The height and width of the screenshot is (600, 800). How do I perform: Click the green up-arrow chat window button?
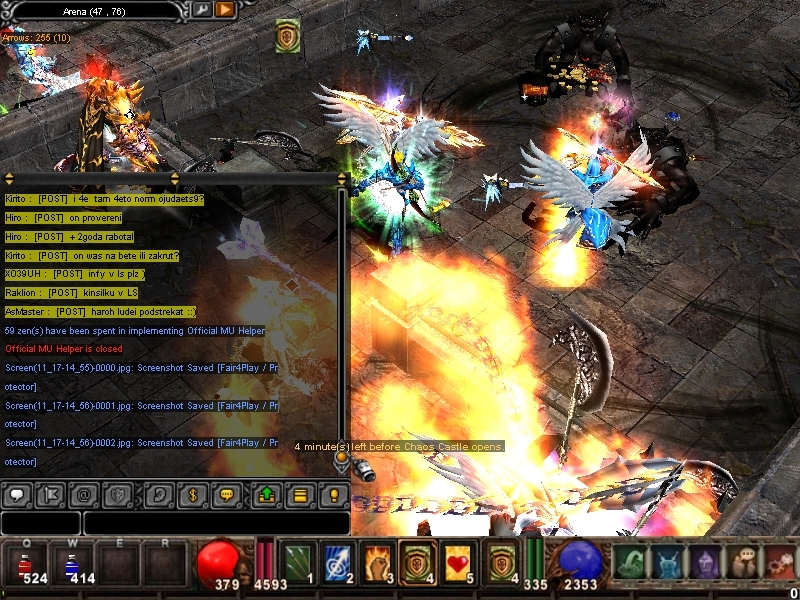(266, 494)
